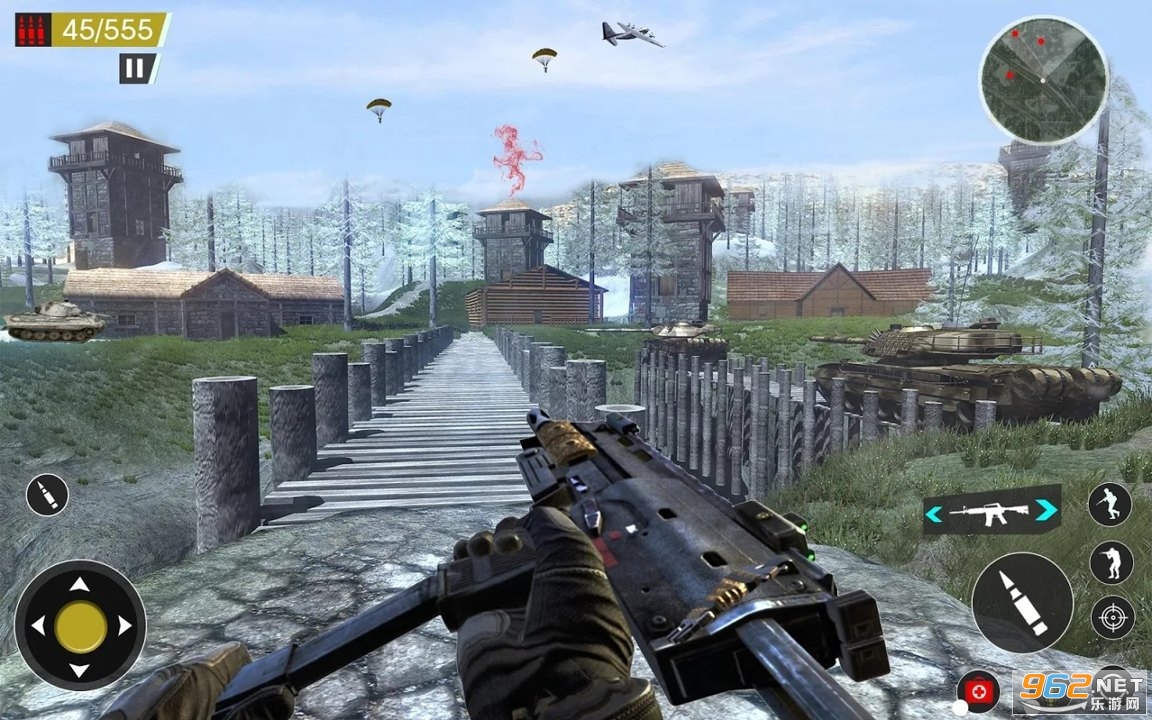
Task: Open the circular minimap
Action: coord(1043,80)
